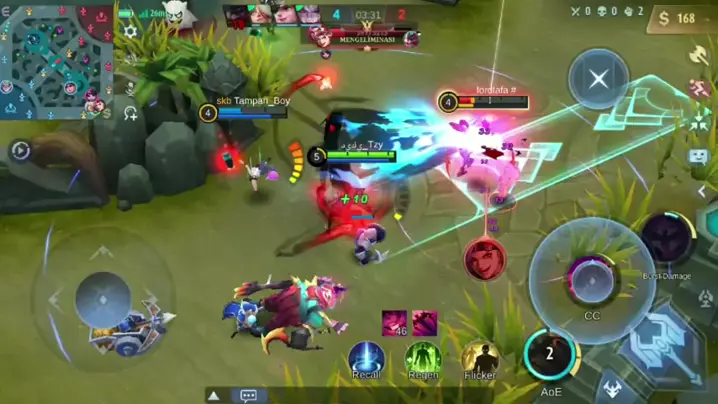Cancel skill cast with the X button

598,79
